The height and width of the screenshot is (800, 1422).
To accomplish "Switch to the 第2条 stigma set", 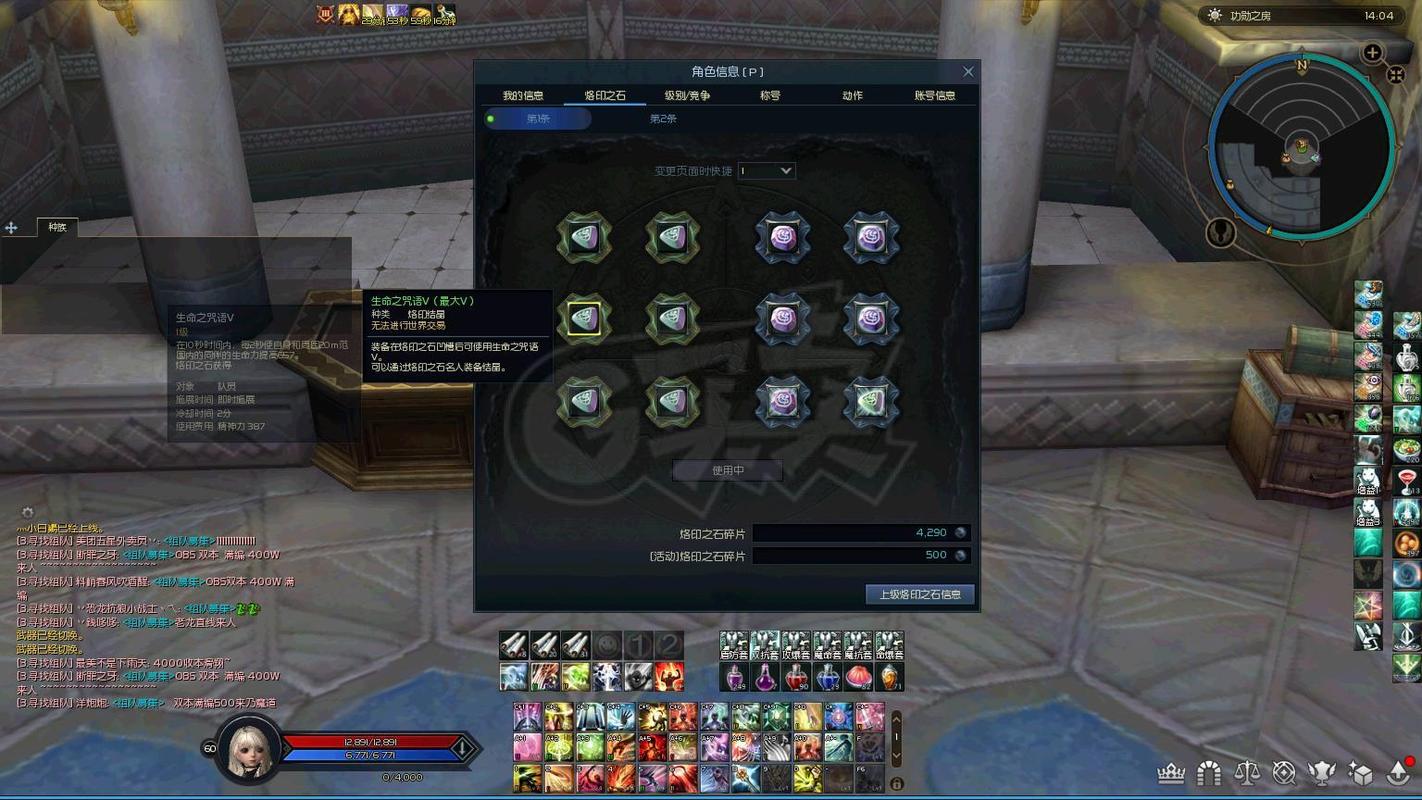I will click(663, 119).
